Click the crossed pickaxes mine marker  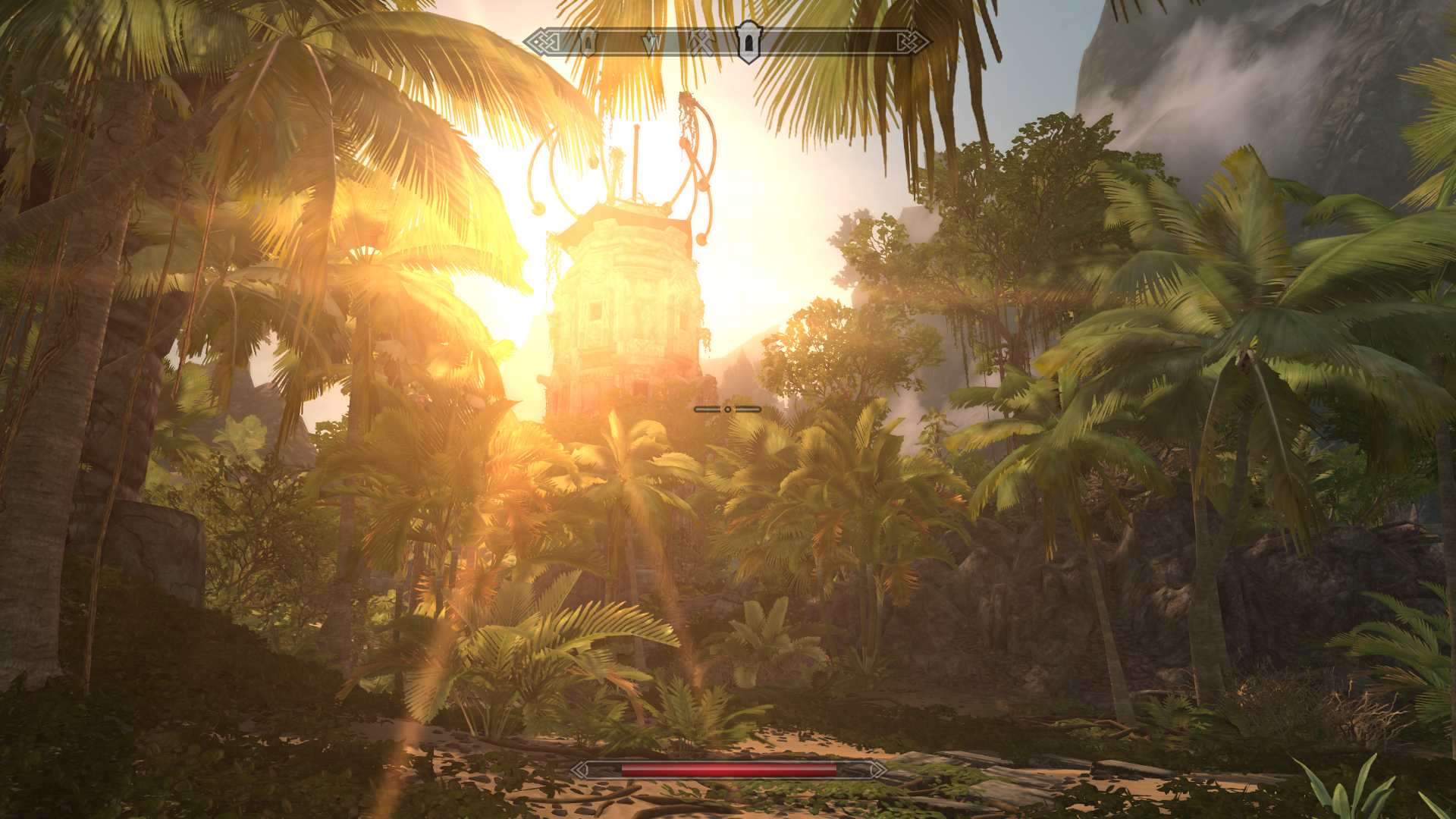tap(701, 42)
